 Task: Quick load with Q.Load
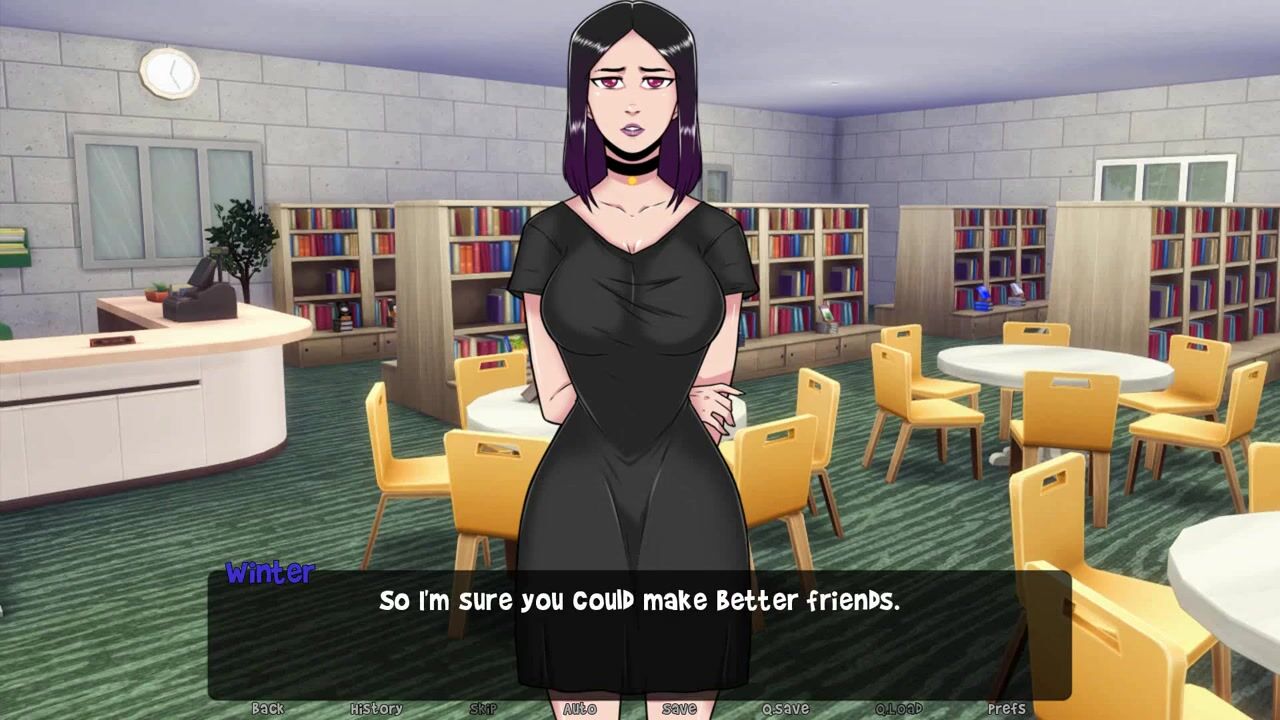pos(899,708)
